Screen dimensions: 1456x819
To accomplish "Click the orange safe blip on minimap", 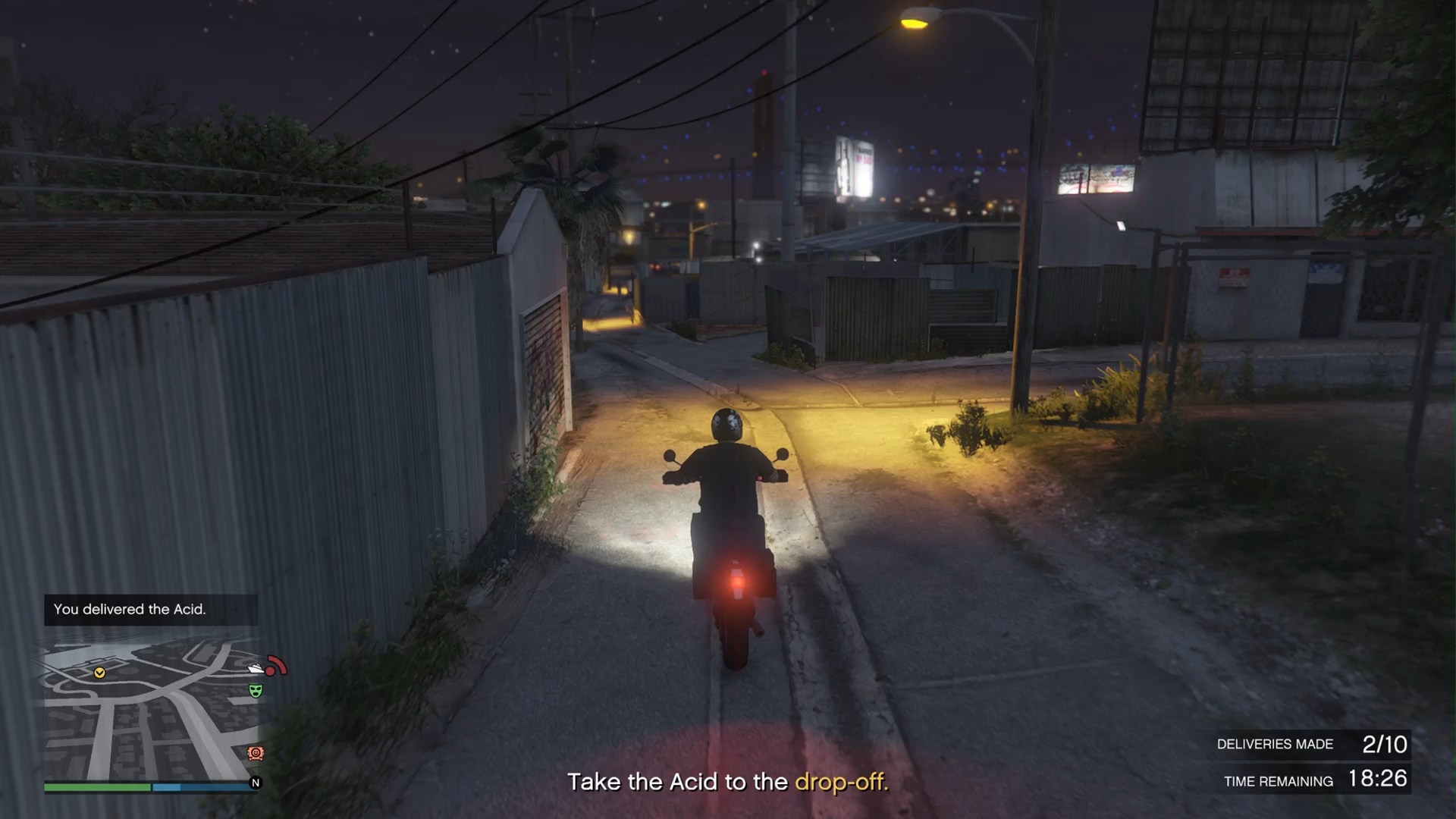I will [256, 753].
